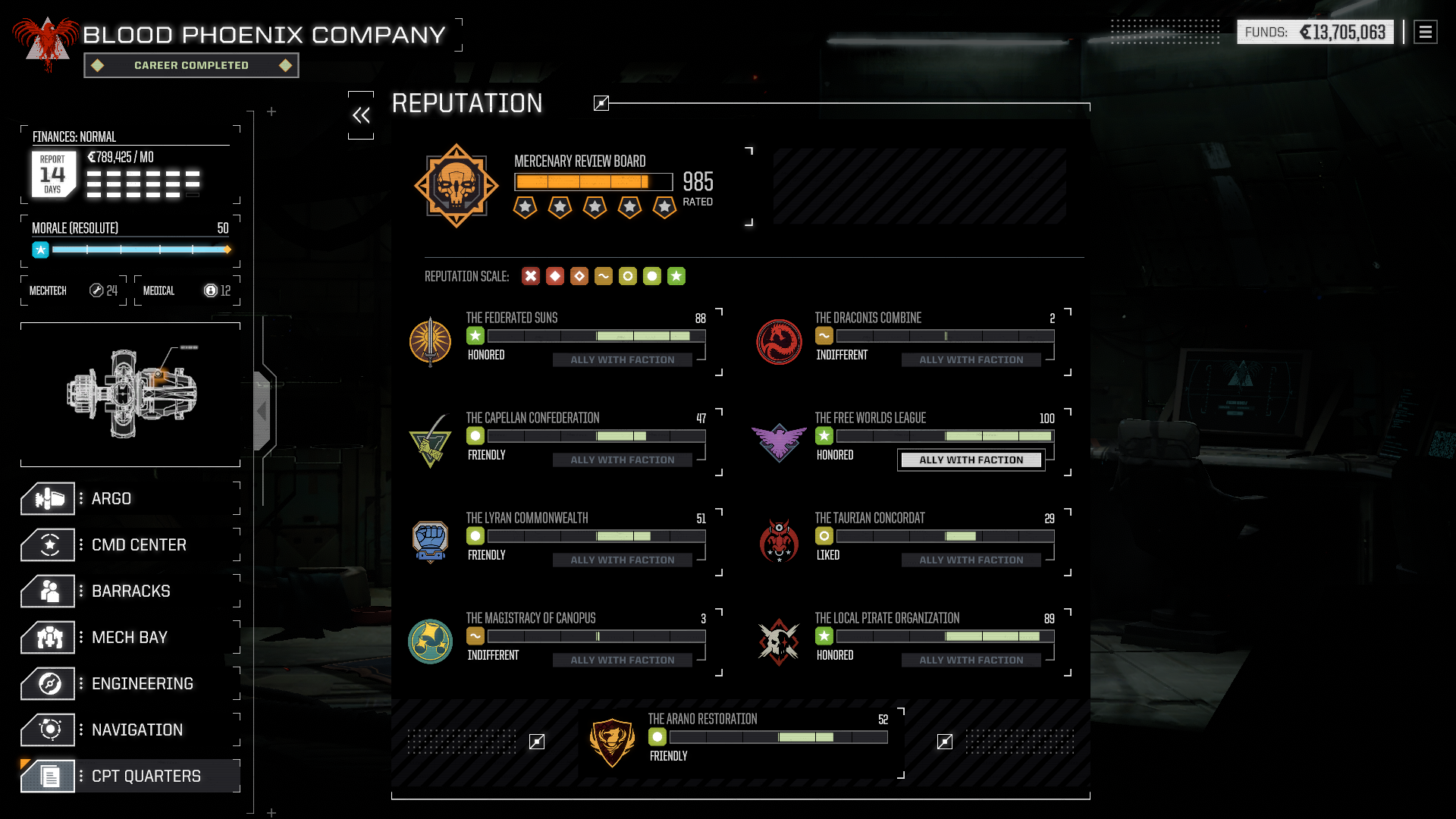Image resolution: width=1456 pixels, height=819 pixels.
Task: Select the Mech Bay icon in the sidebar
Action: coord(48,637)
